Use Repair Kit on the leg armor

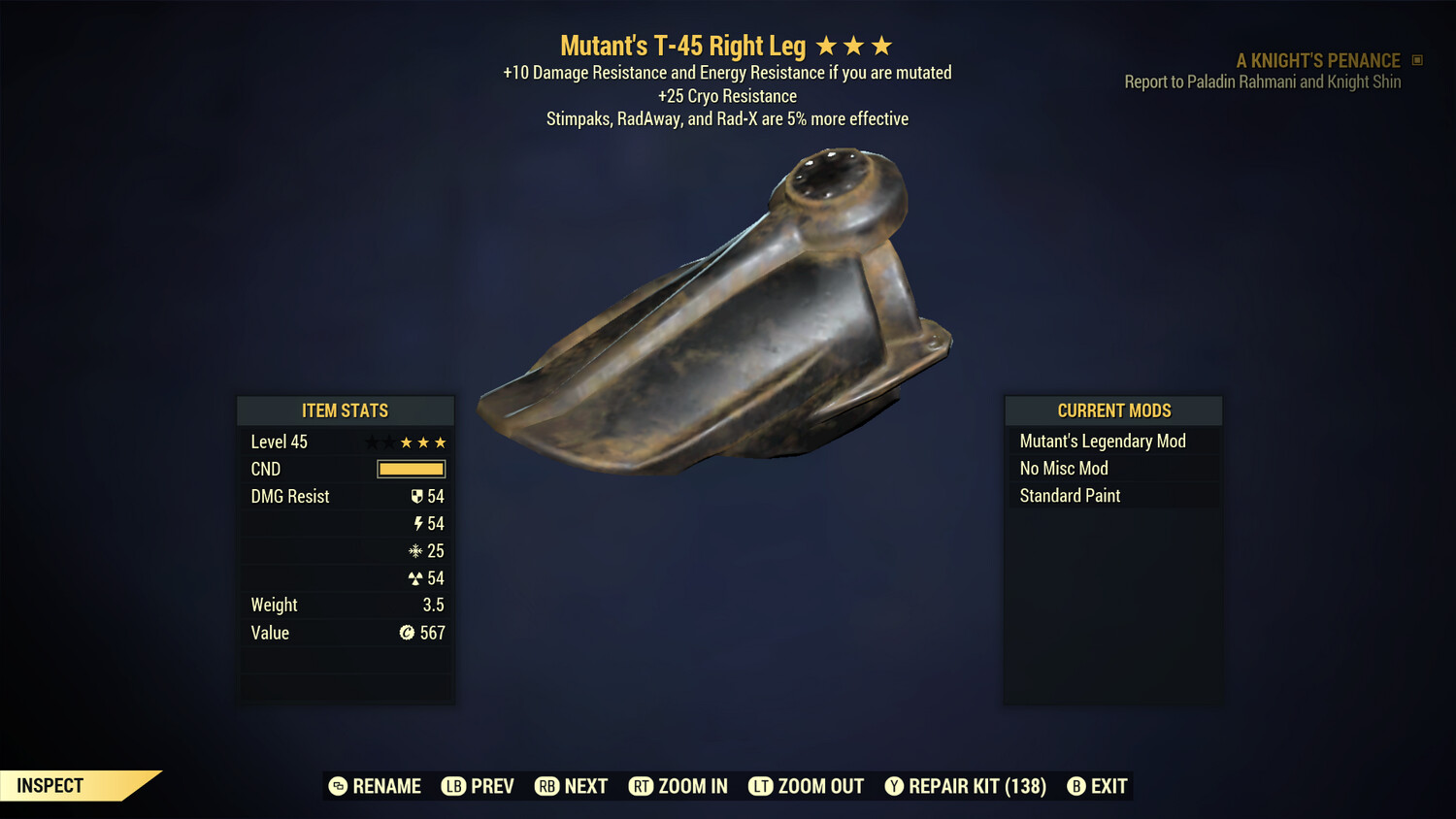966,786
